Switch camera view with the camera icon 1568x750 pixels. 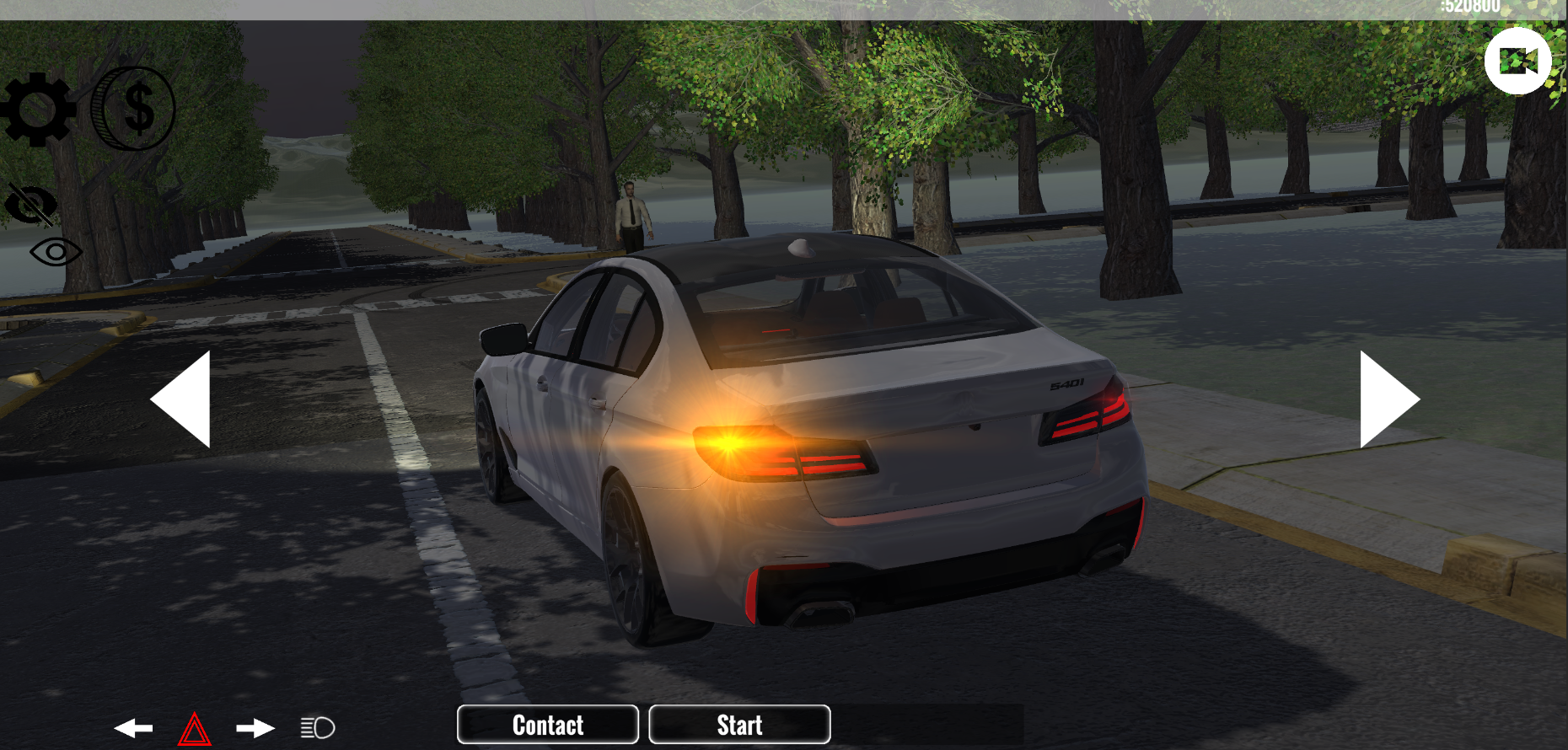coord(1519,60)
